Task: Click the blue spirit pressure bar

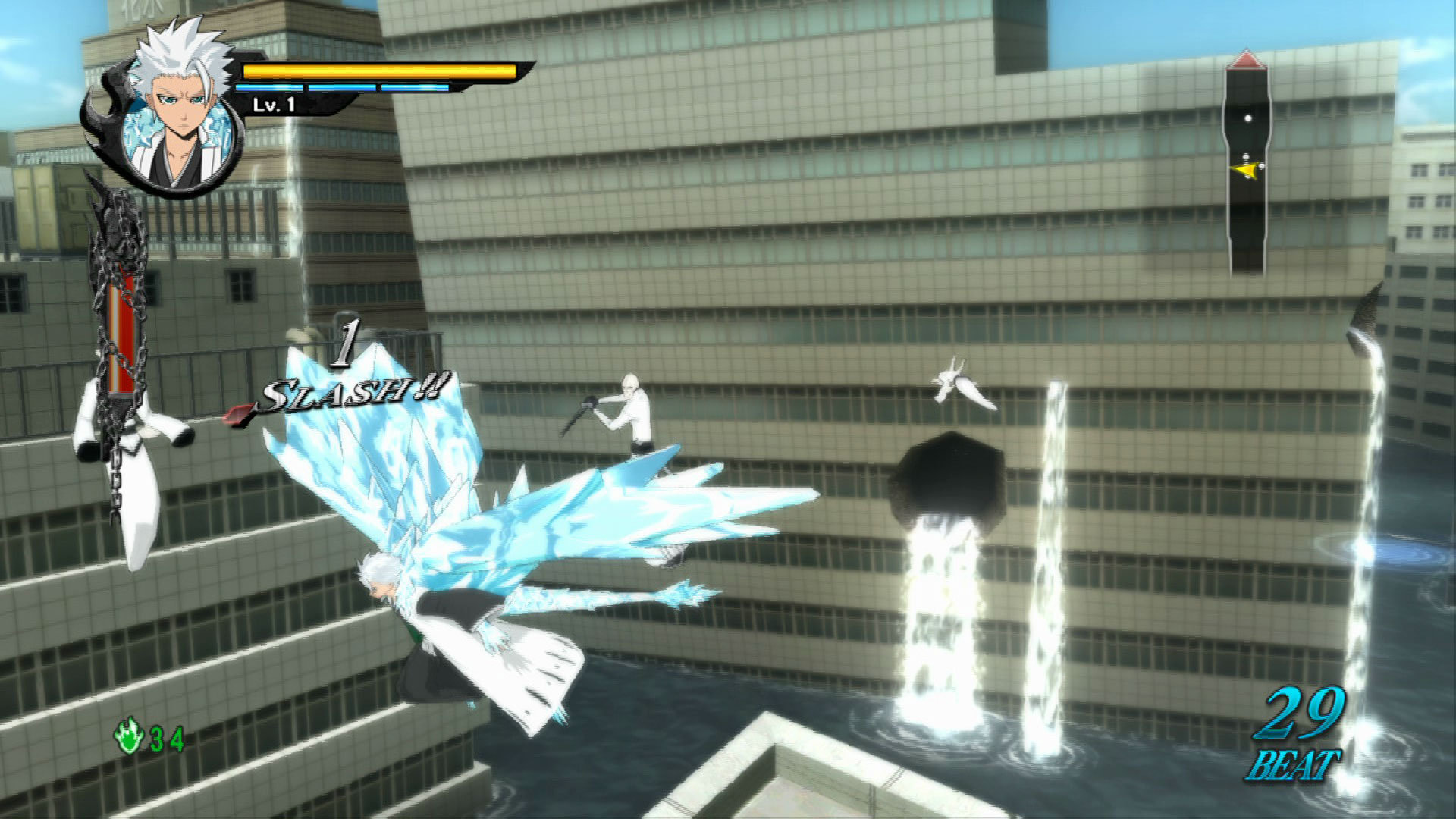Action: (x=341, y=89)
